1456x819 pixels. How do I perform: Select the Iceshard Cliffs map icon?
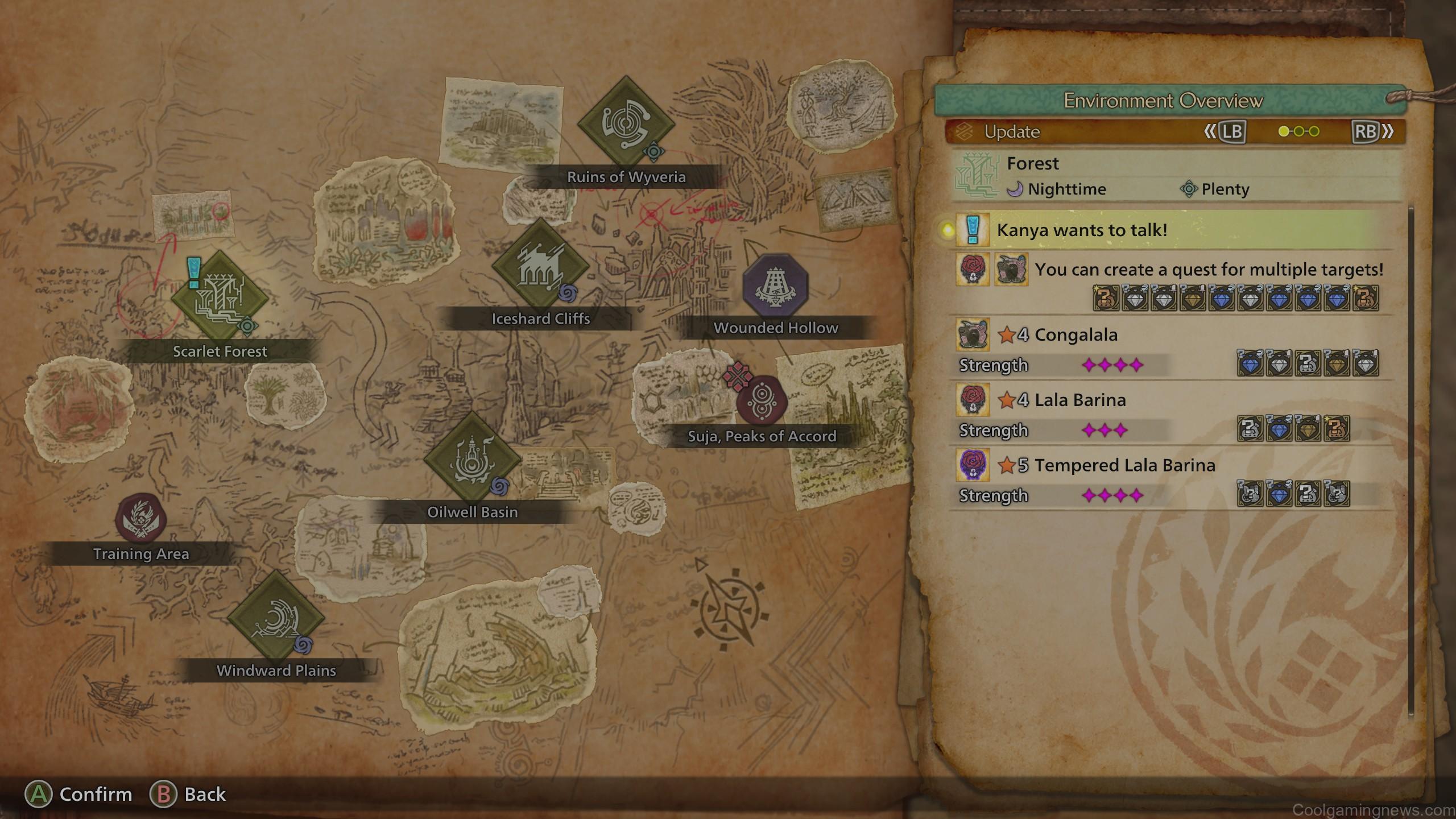[541, 267]
